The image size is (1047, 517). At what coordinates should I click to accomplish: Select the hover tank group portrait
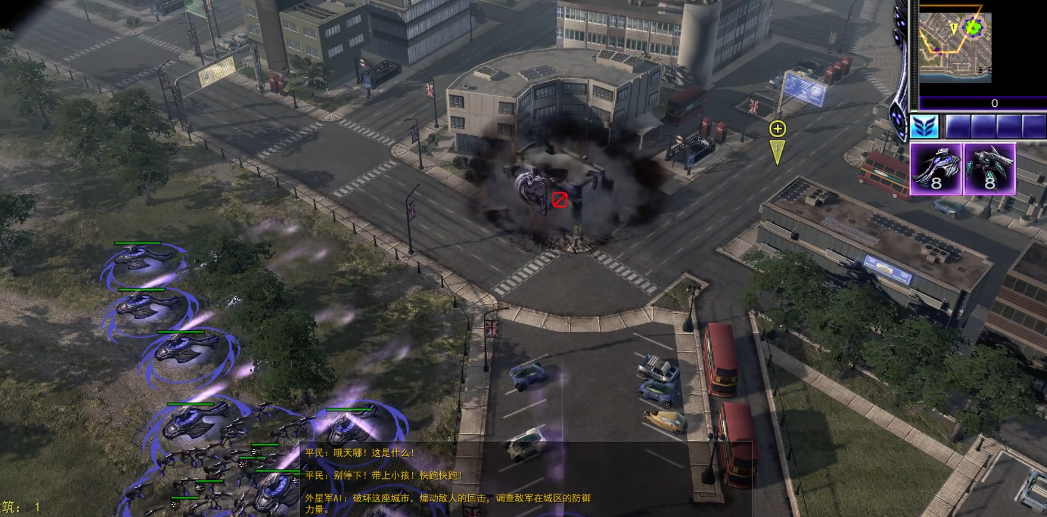936,168
